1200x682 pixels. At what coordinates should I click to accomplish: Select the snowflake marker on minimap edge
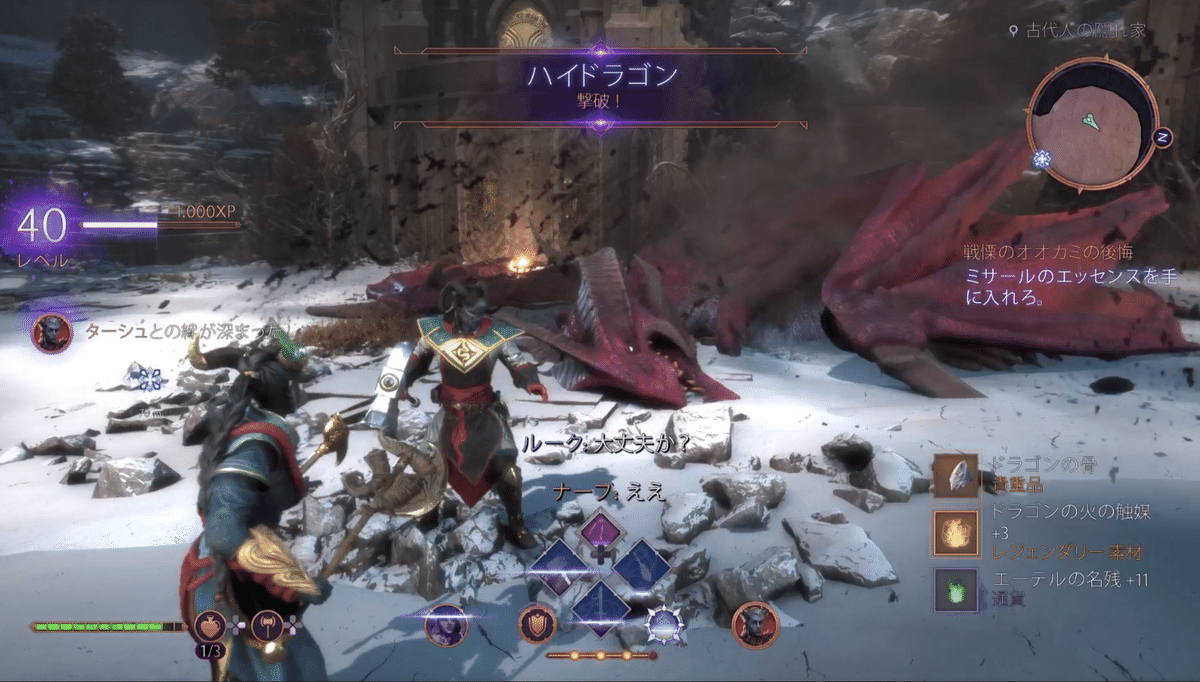coord(1042,159)
